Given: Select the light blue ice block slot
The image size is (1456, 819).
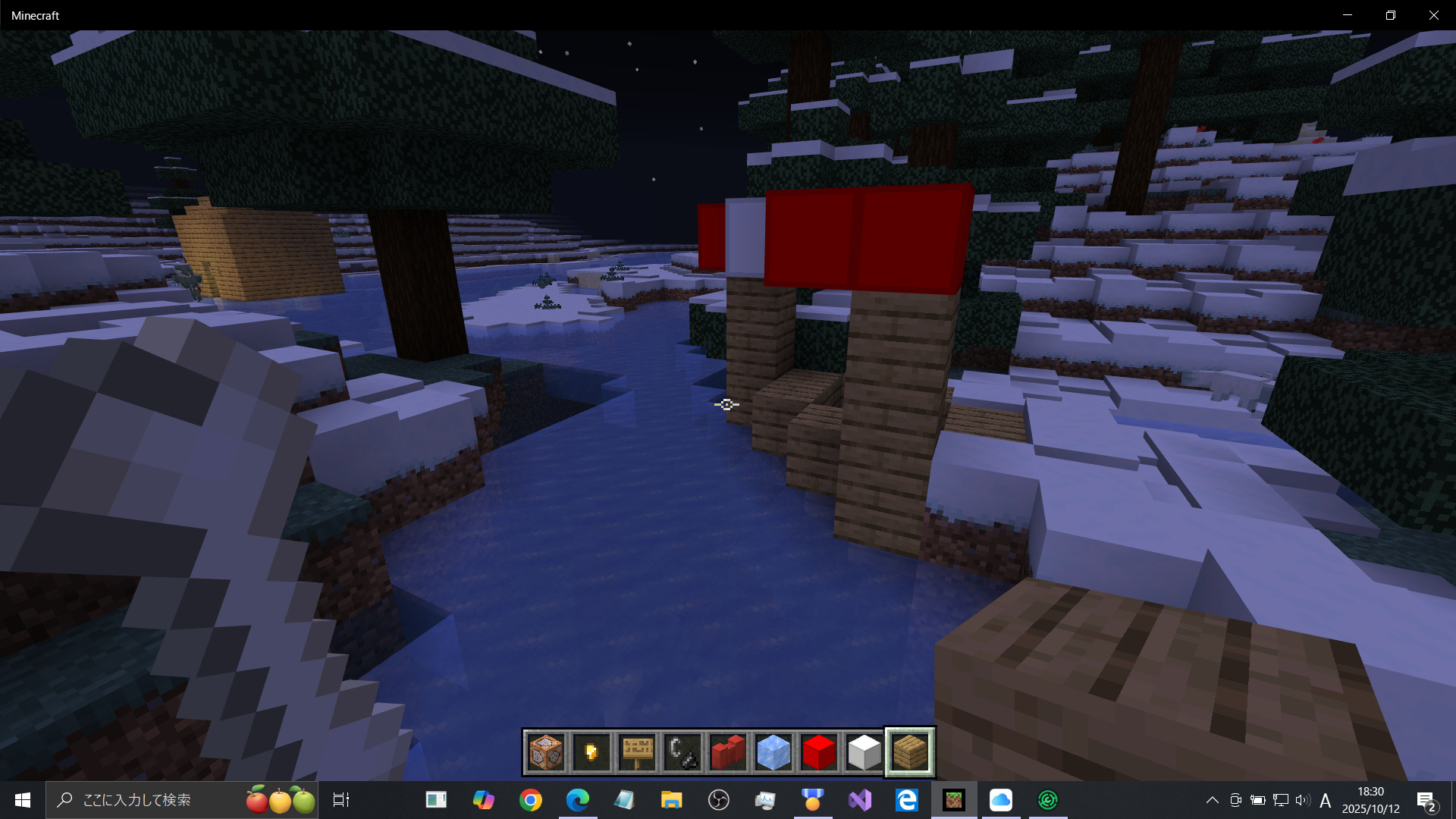Looking at the screenshot, I should point(773,752).
